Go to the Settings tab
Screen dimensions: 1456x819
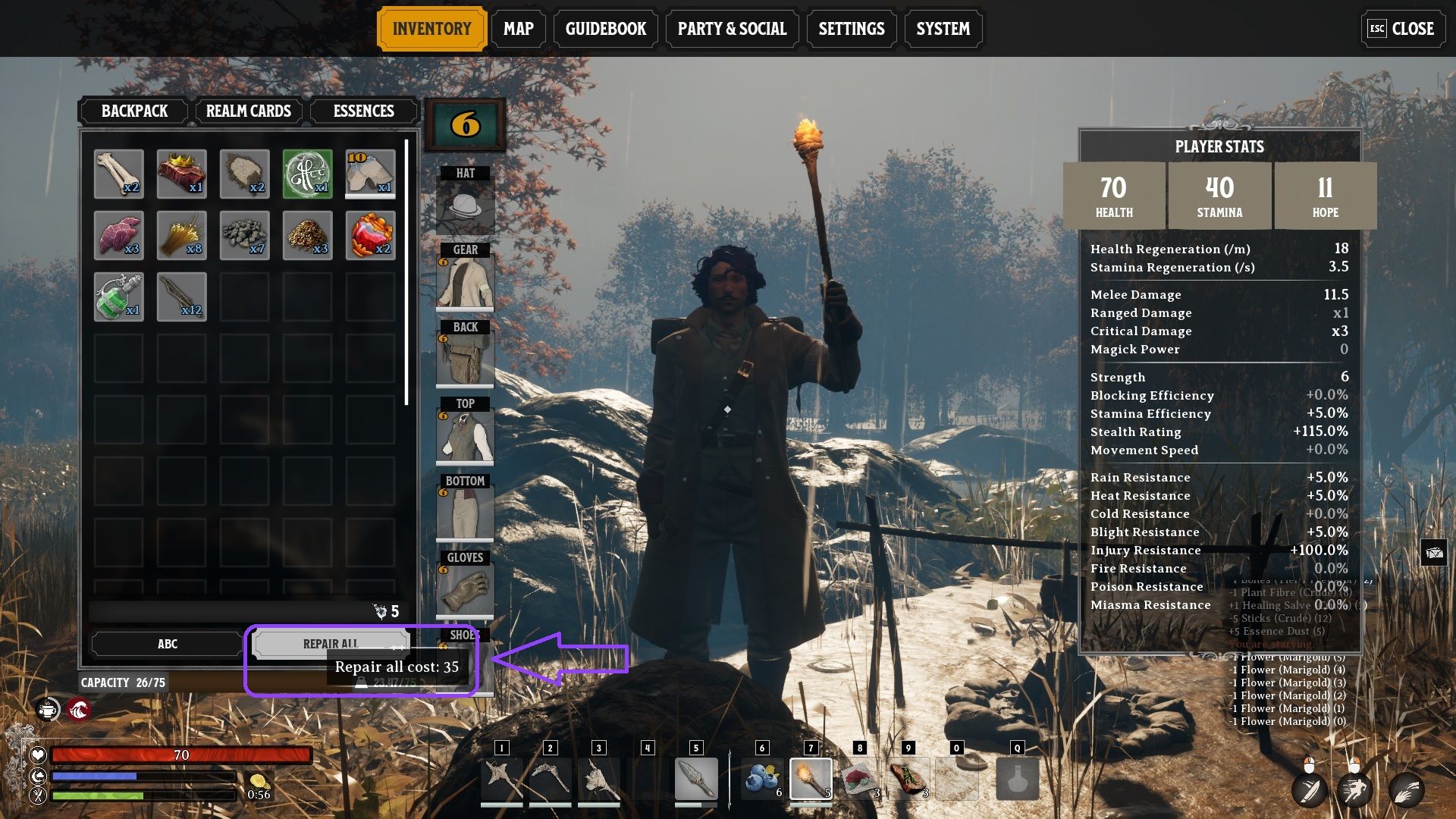851,29
